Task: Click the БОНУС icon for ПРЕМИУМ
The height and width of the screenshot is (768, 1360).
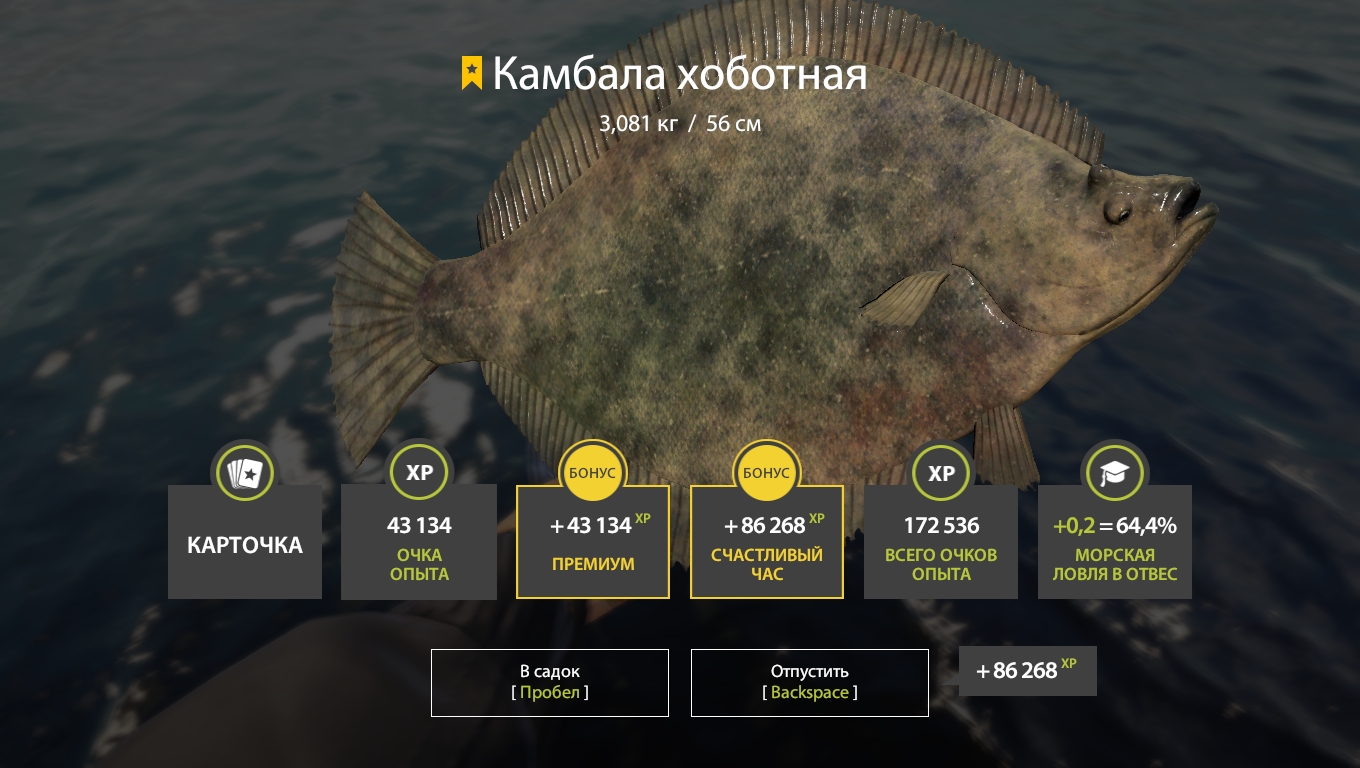Action: pos(593,472)
